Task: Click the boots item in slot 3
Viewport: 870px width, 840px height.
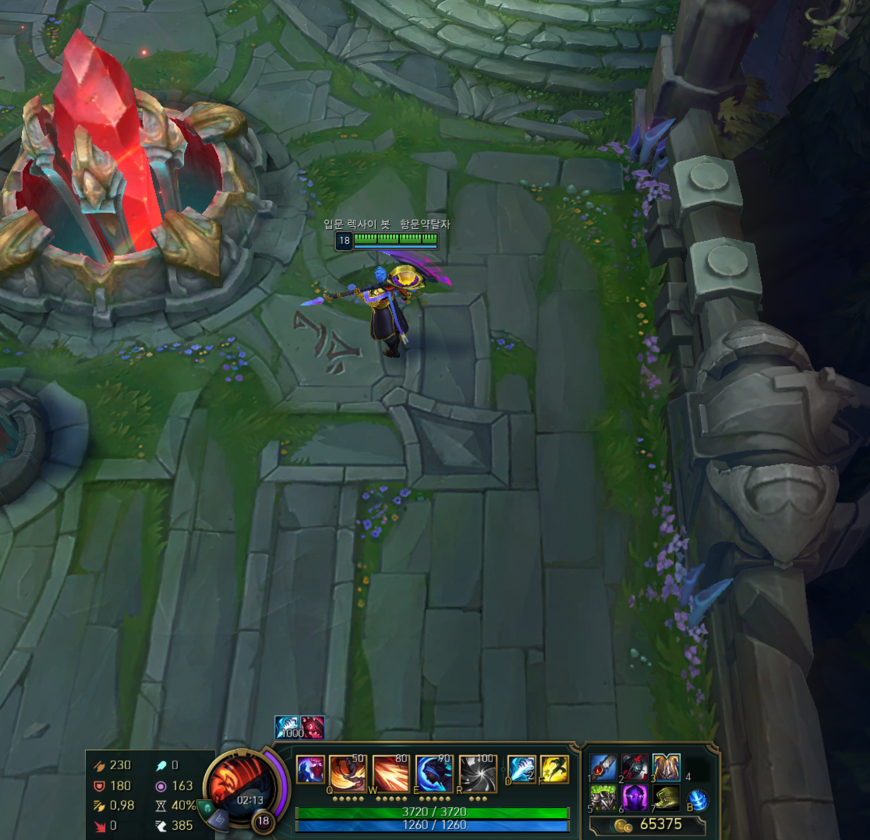Action: tap(666, 767)
